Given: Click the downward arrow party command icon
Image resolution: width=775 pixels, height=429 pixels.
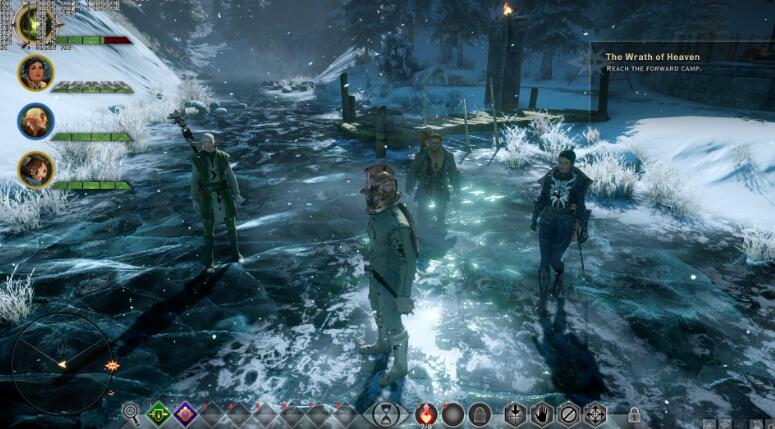Looking at the screenshot, I should [x=514, y=412].
